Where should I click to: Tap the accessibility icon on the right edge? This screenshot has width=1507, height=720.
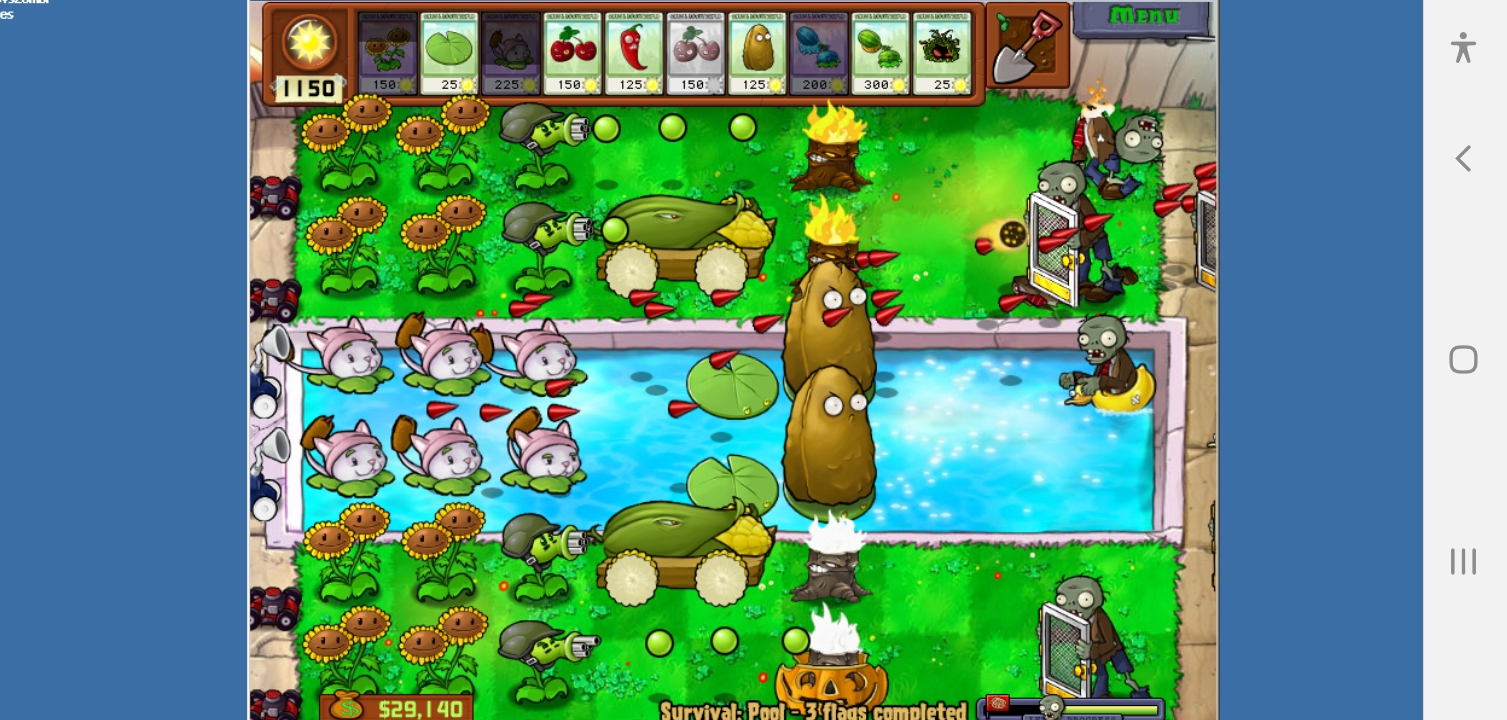click(x=1462, y=47)
